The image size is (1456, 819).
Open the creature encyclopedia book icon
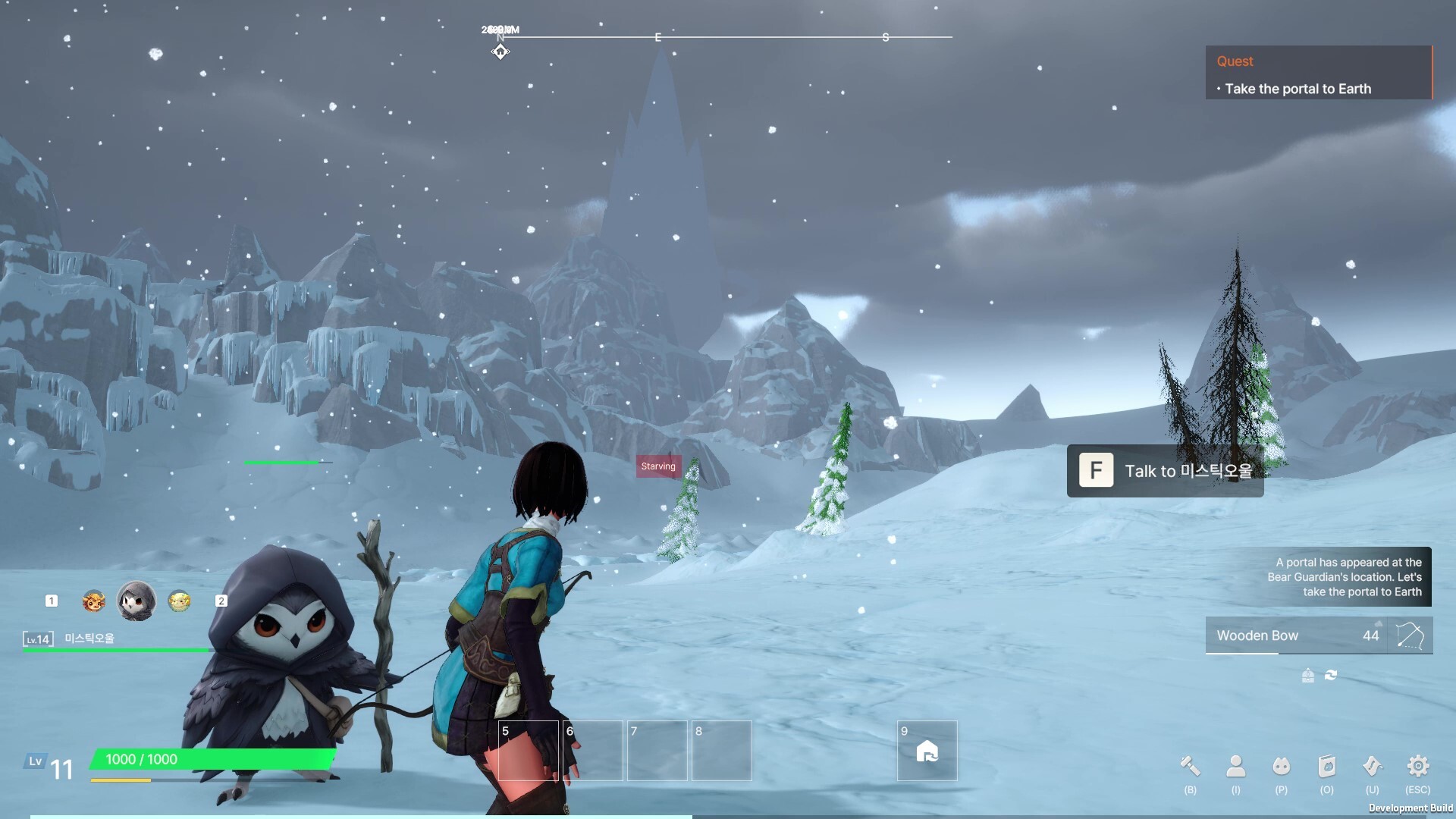point(1326,767)
